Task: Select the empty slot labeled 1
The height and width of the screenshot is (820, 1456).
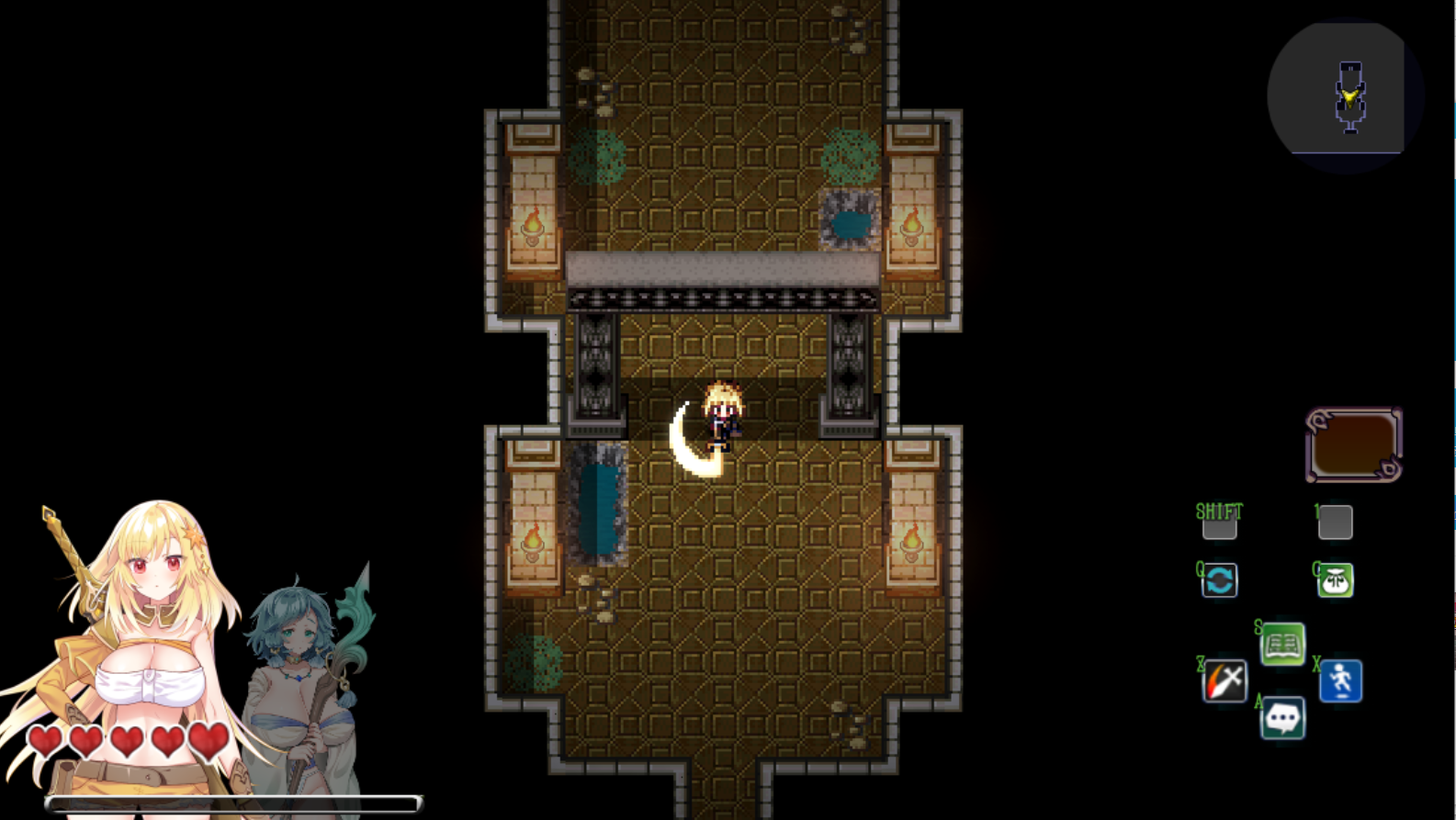Action: coord(1335,522)
